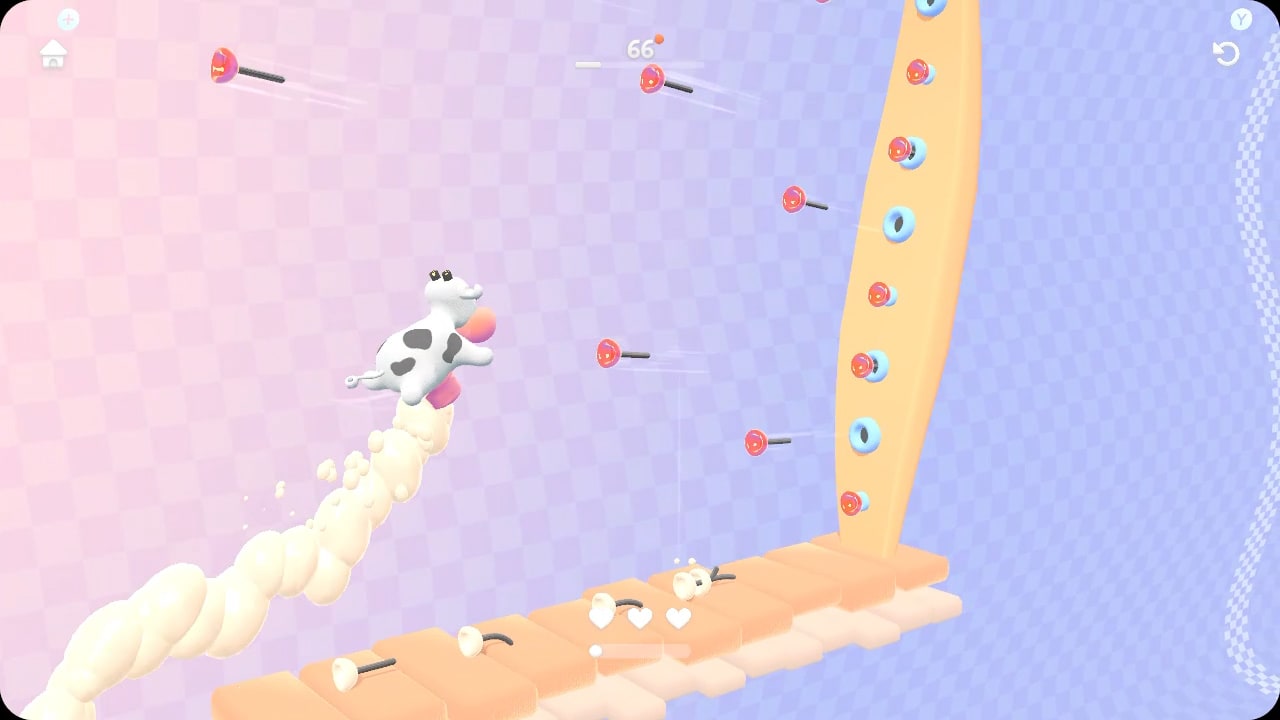Click the small orange dot above the score

pos(657,36)
